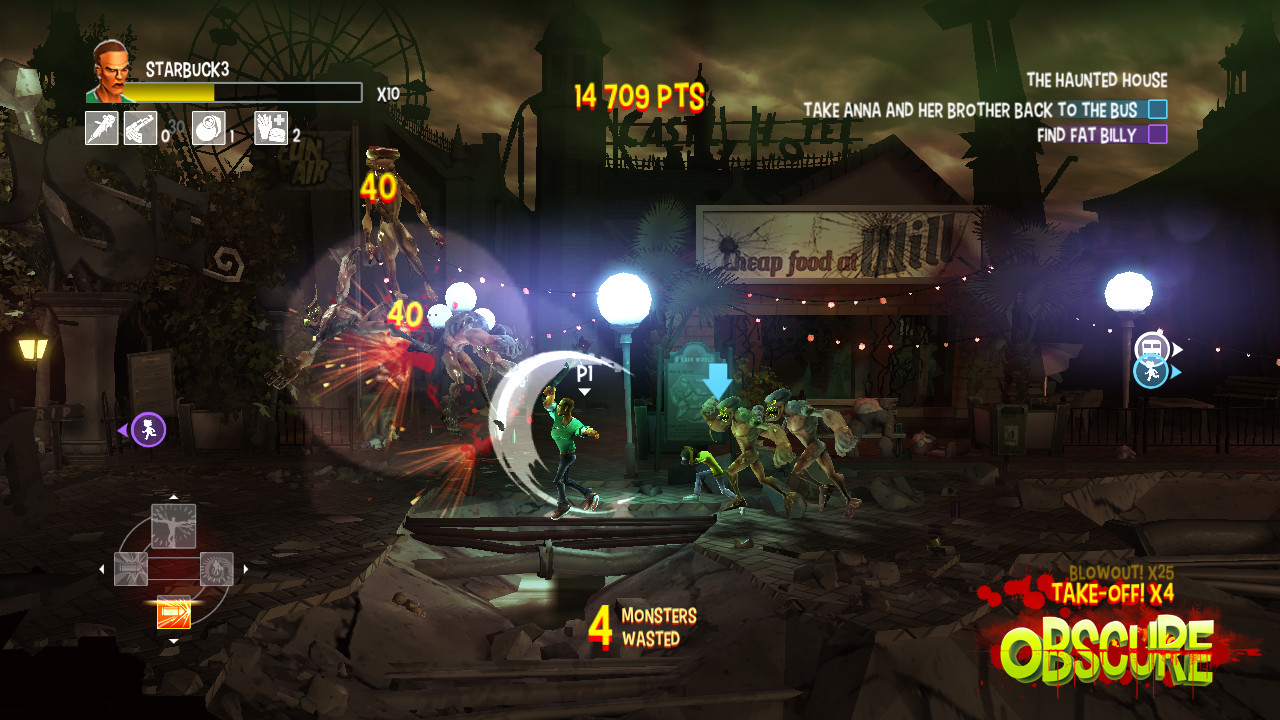The image size is (1280, 720).
Task: Pick the right-side skill wheel ability
Action: [x=216, y=569]
